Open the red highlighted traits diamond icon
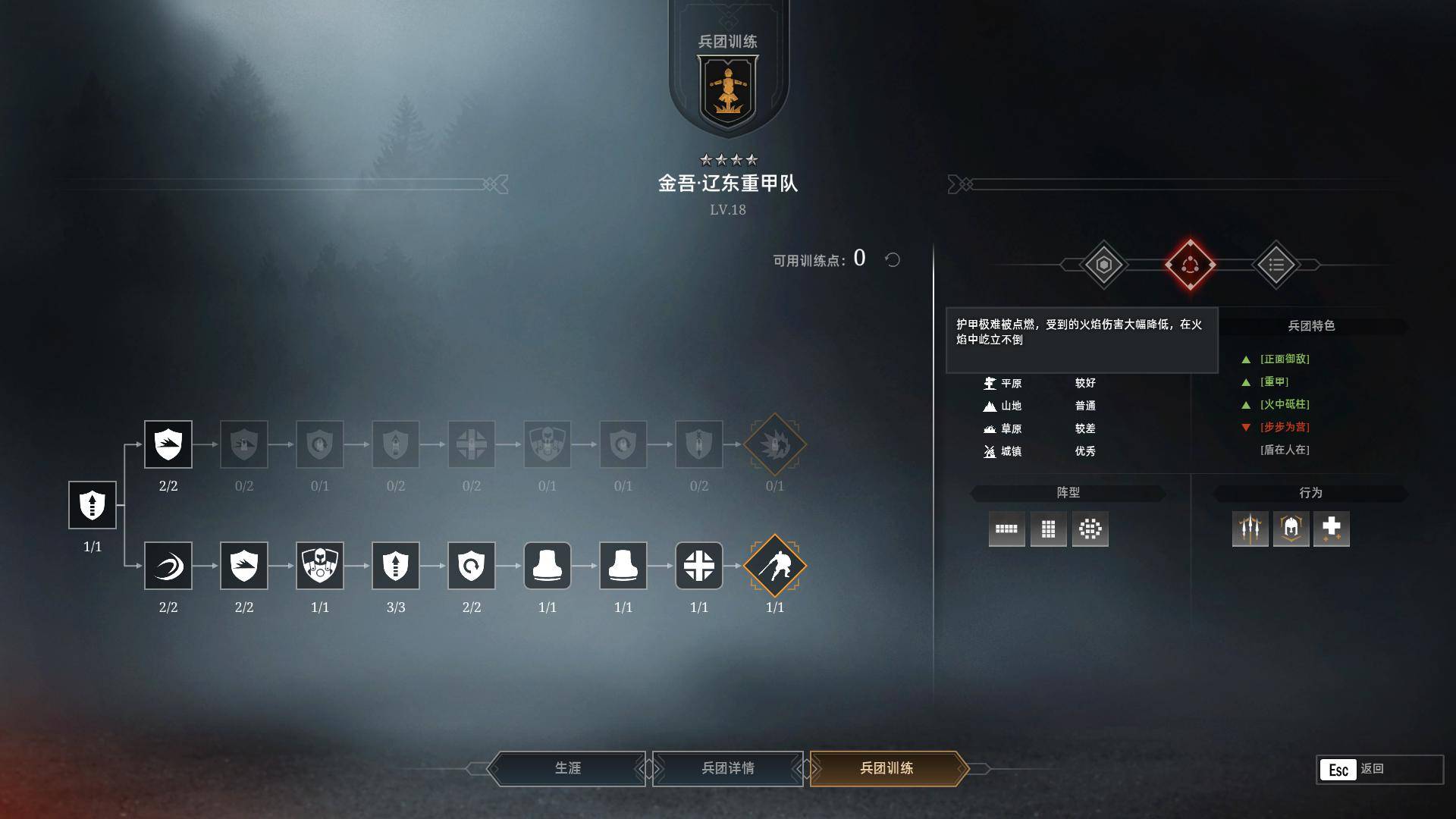The width and height of the screenshot is (1456, 819). [1190, 265]
